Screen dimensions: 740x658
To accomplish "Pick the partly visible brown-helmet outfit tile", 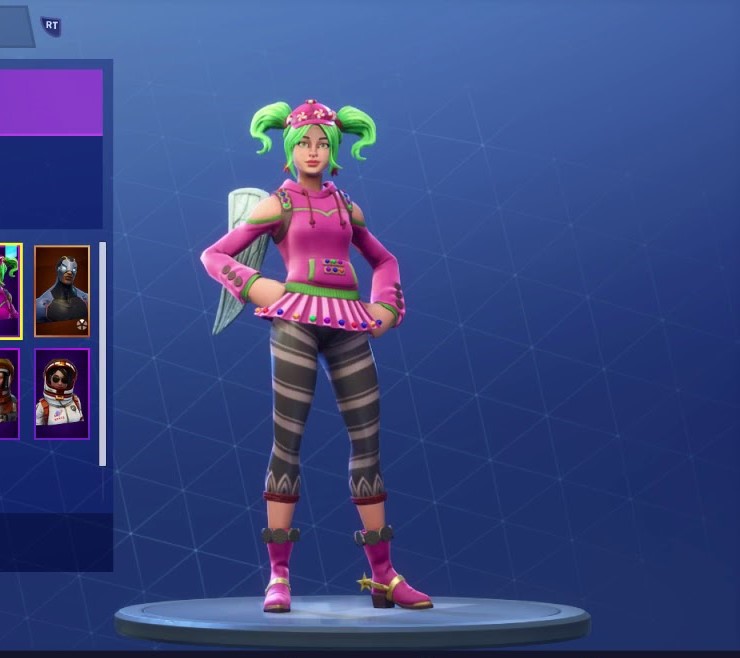I will click(8, 393).
